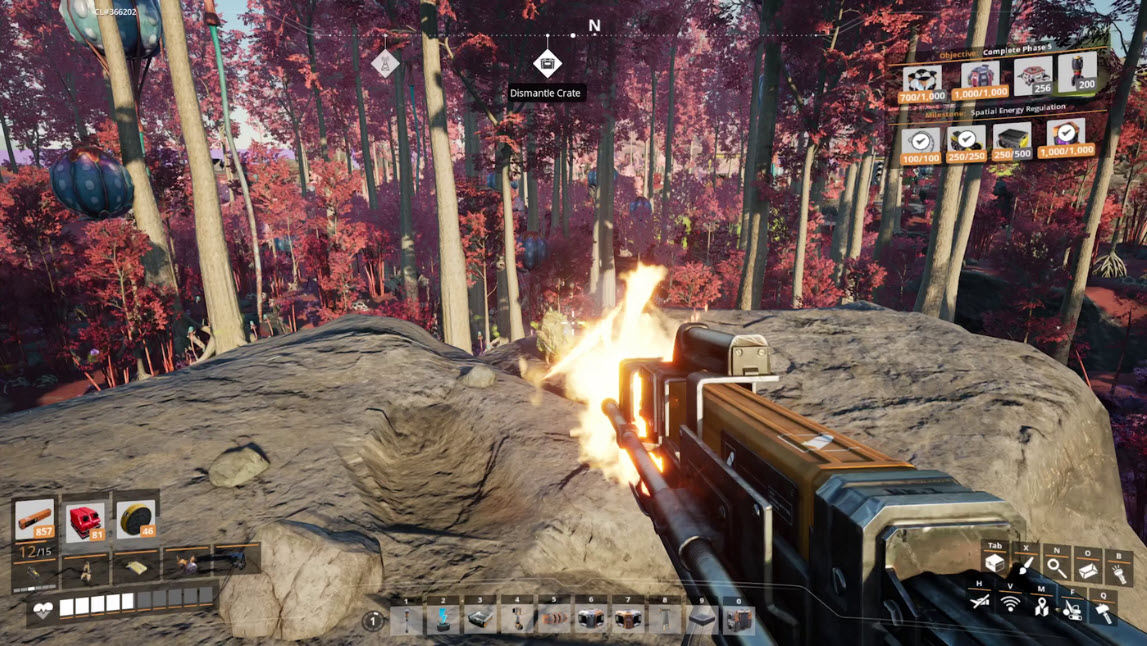Click the milestone item showing 250/500
The image size is (1147, 646).
click(1012, 141)
